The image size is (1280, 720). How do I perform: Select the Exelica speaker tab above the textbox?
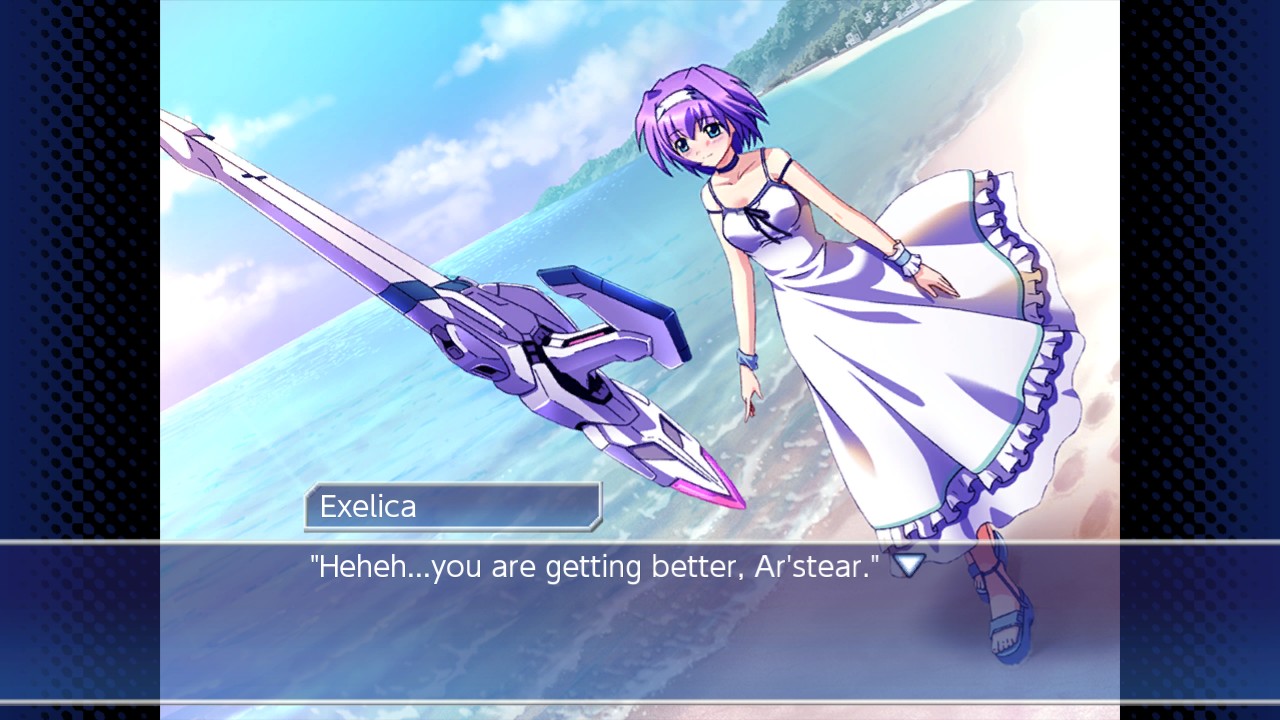point(450,507)
